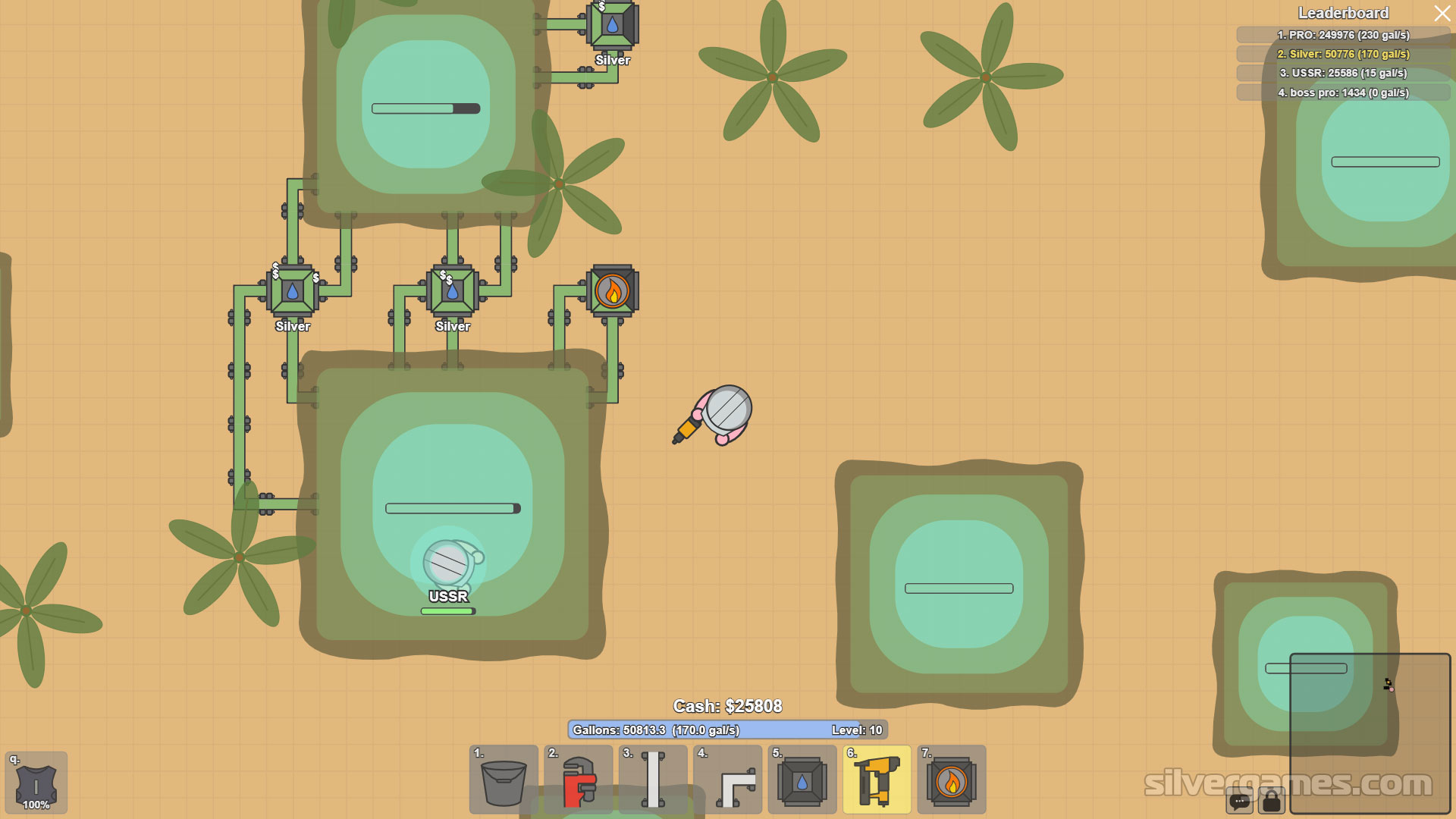Equip the red pipe wrench
The width and height of the screenshot is (1456, 819).
tap(578, 780)
